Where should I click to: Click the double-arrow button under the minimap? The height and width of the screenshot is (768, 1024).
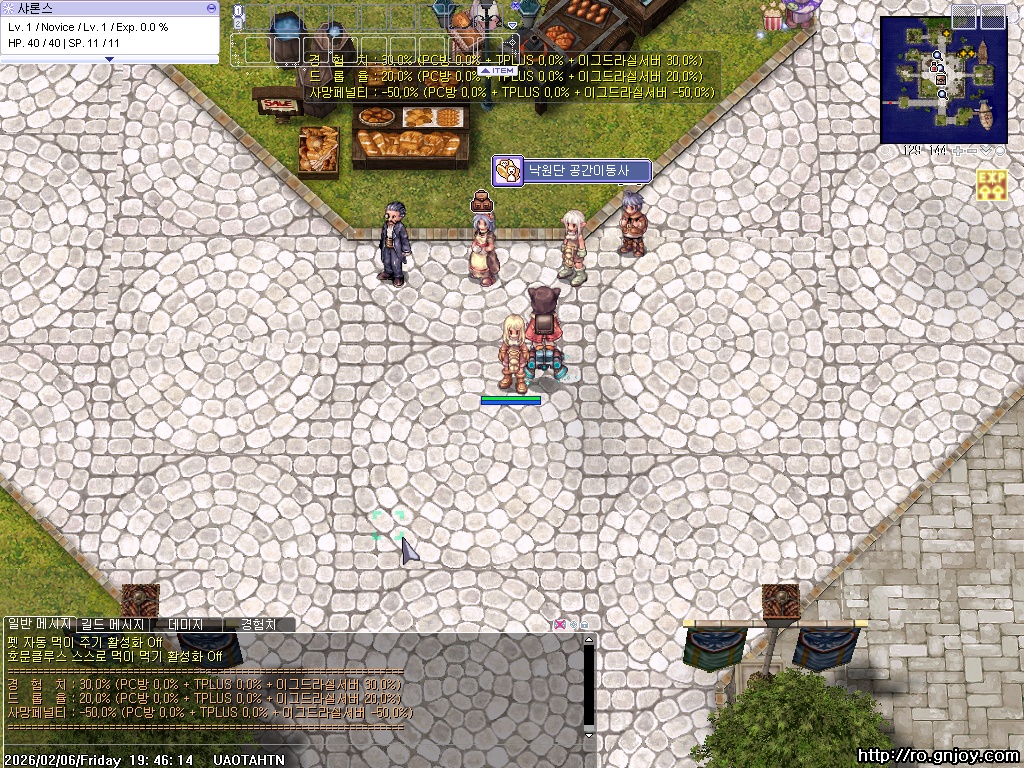(x=985, y=151)
